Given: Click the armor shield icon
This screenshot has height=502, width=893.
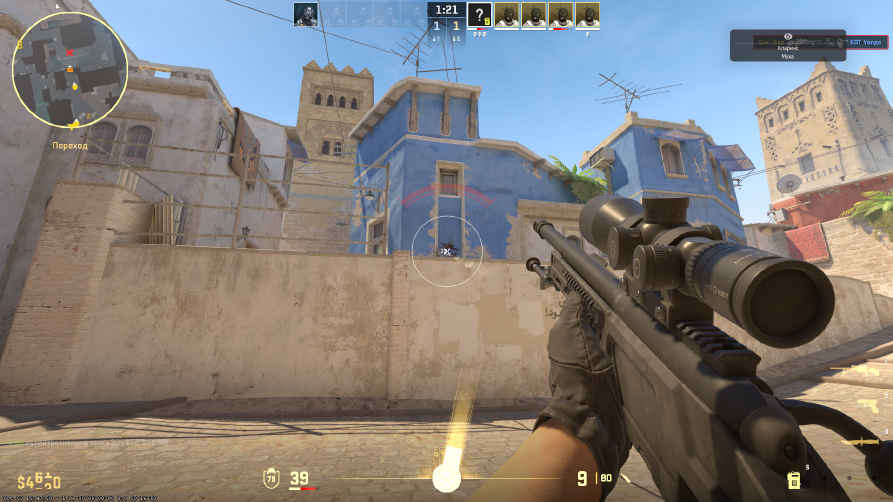Looking at the screenshot, I should [x=270, y=478].
